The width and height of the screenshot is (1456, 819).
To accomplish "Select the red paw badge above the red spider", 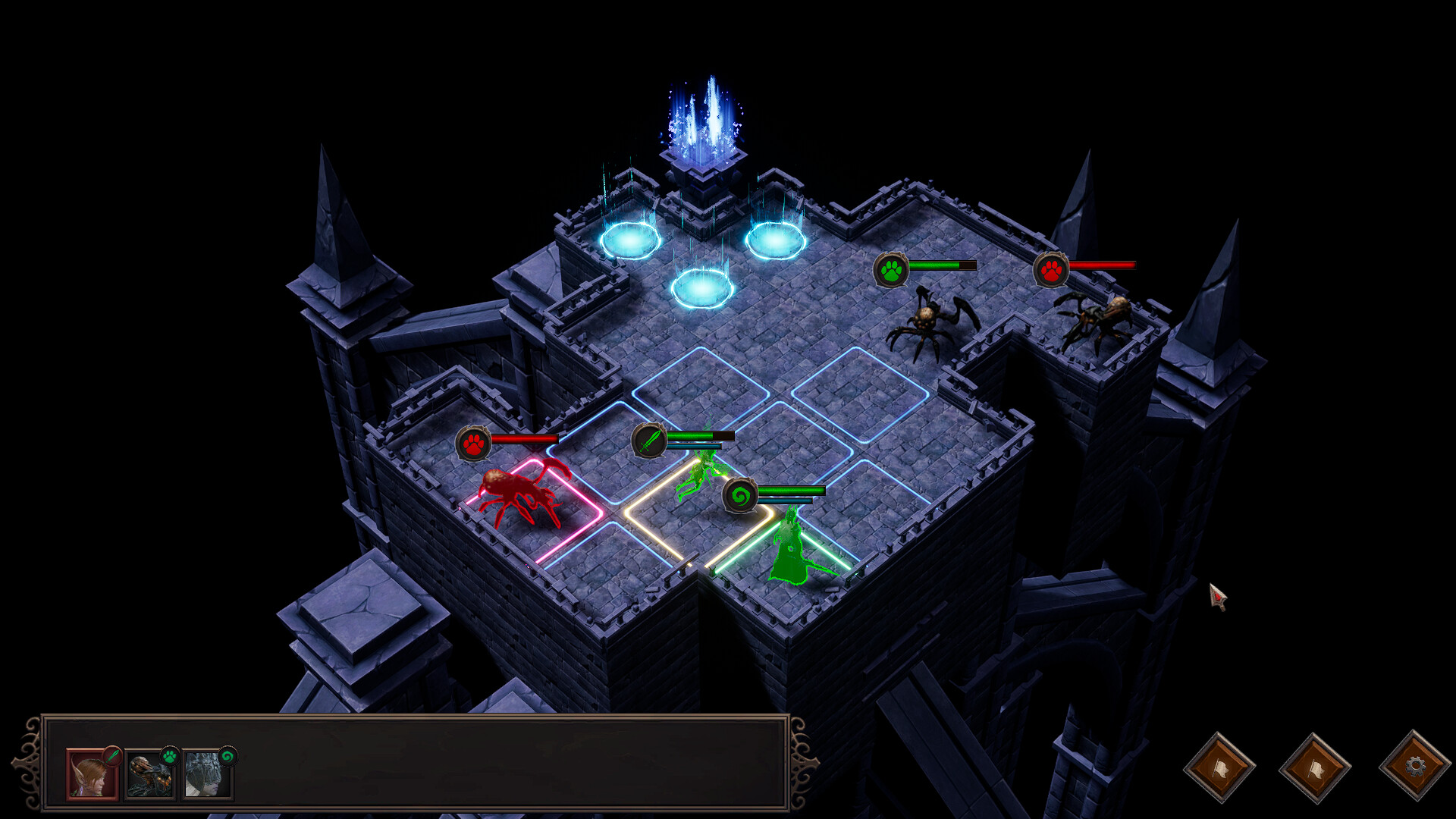I will [474, 444].
